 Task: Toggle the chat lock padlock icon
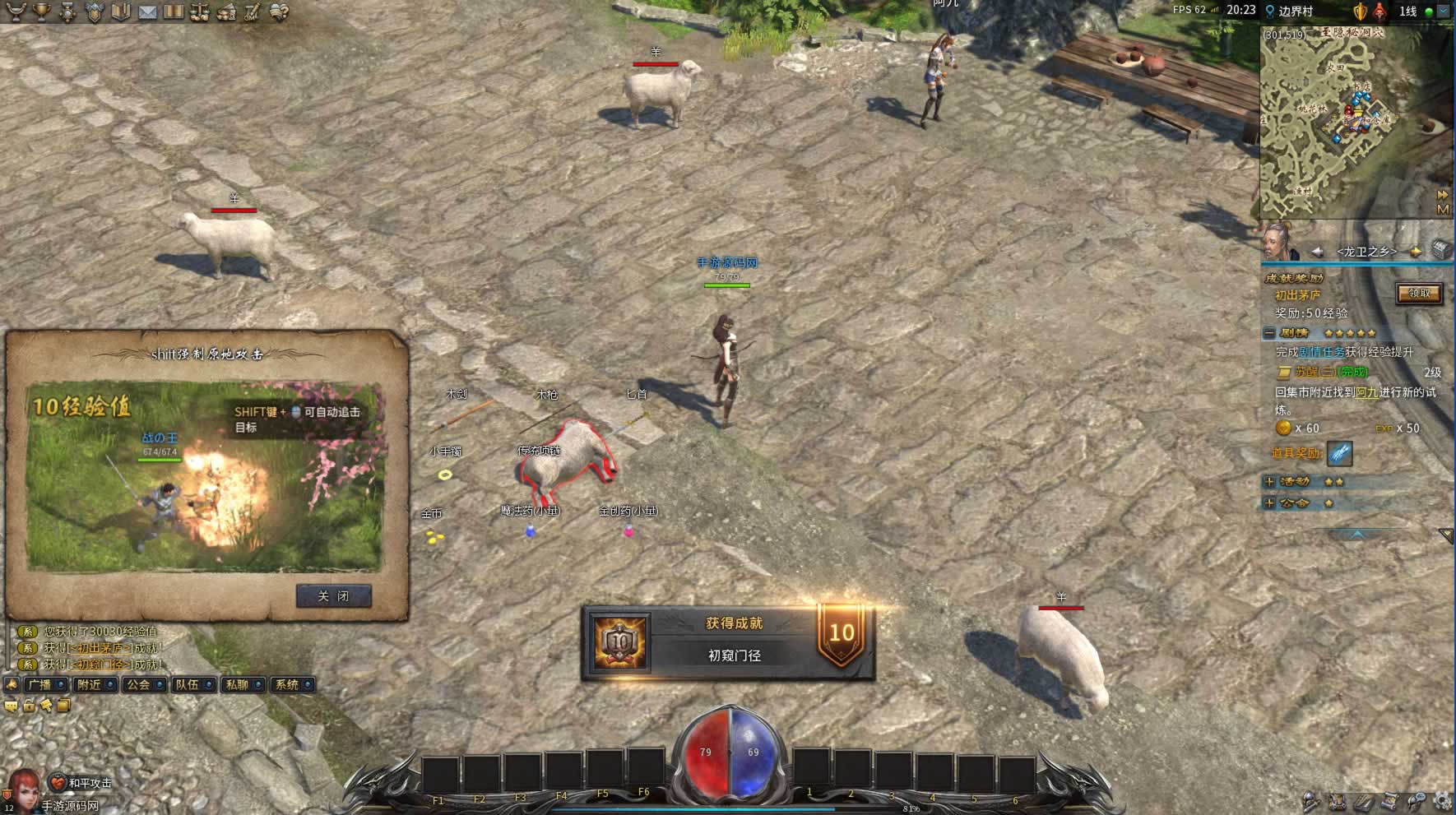click(x=29, y=705)
